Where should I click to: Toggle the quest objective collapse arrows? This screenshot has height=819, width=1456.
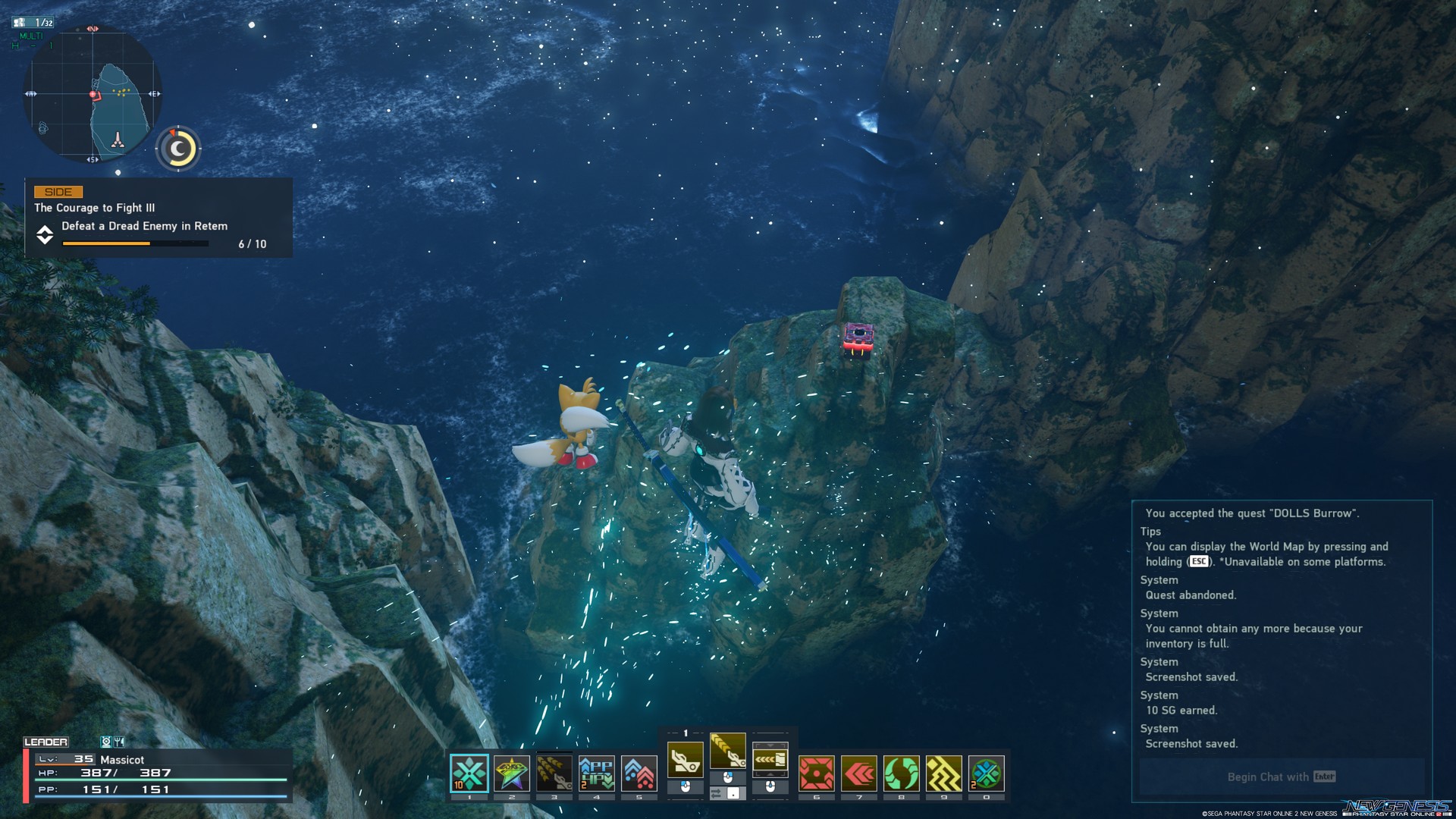point(44,235)
